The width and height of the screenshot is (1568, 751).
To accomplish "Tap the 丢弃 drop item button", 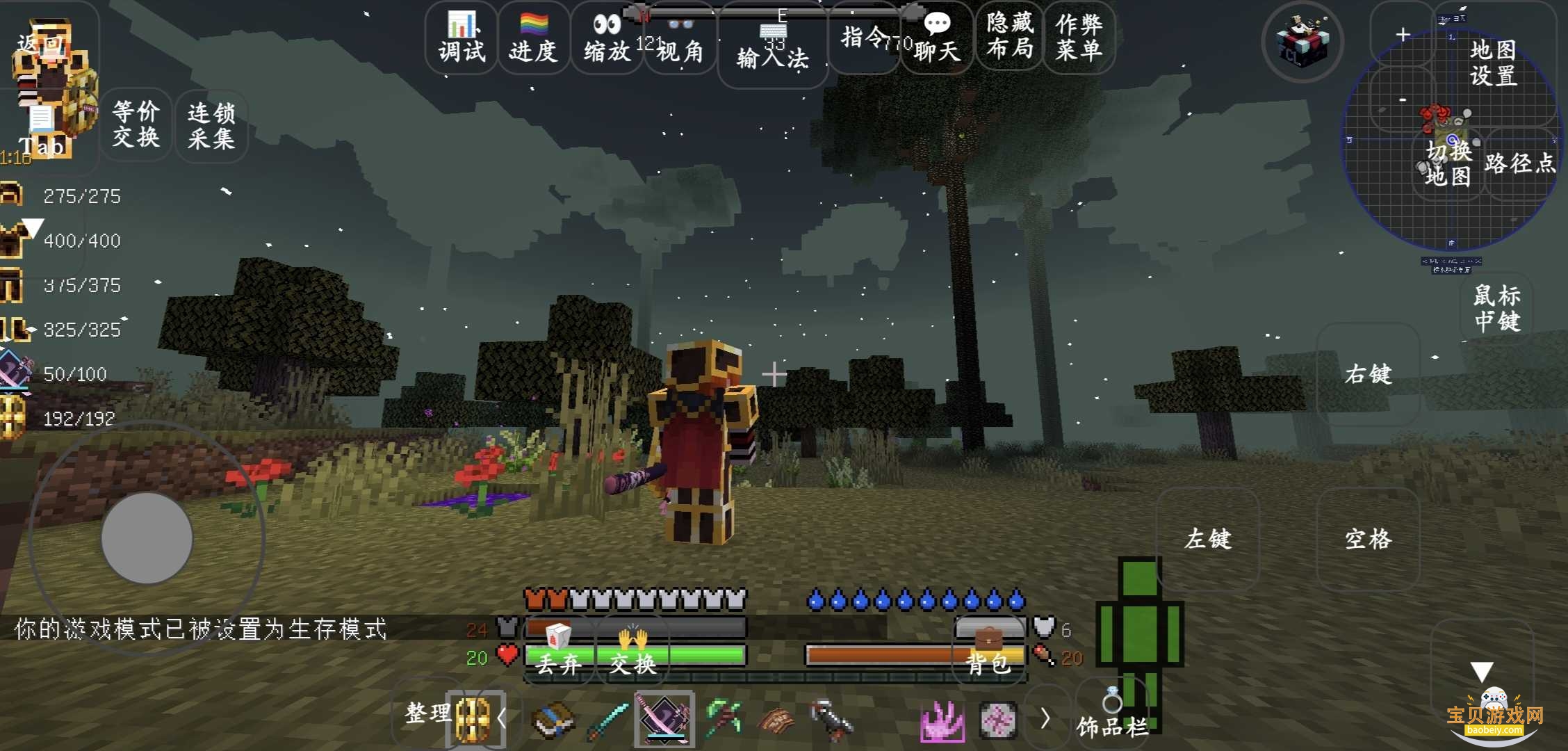I will (558, 654).
